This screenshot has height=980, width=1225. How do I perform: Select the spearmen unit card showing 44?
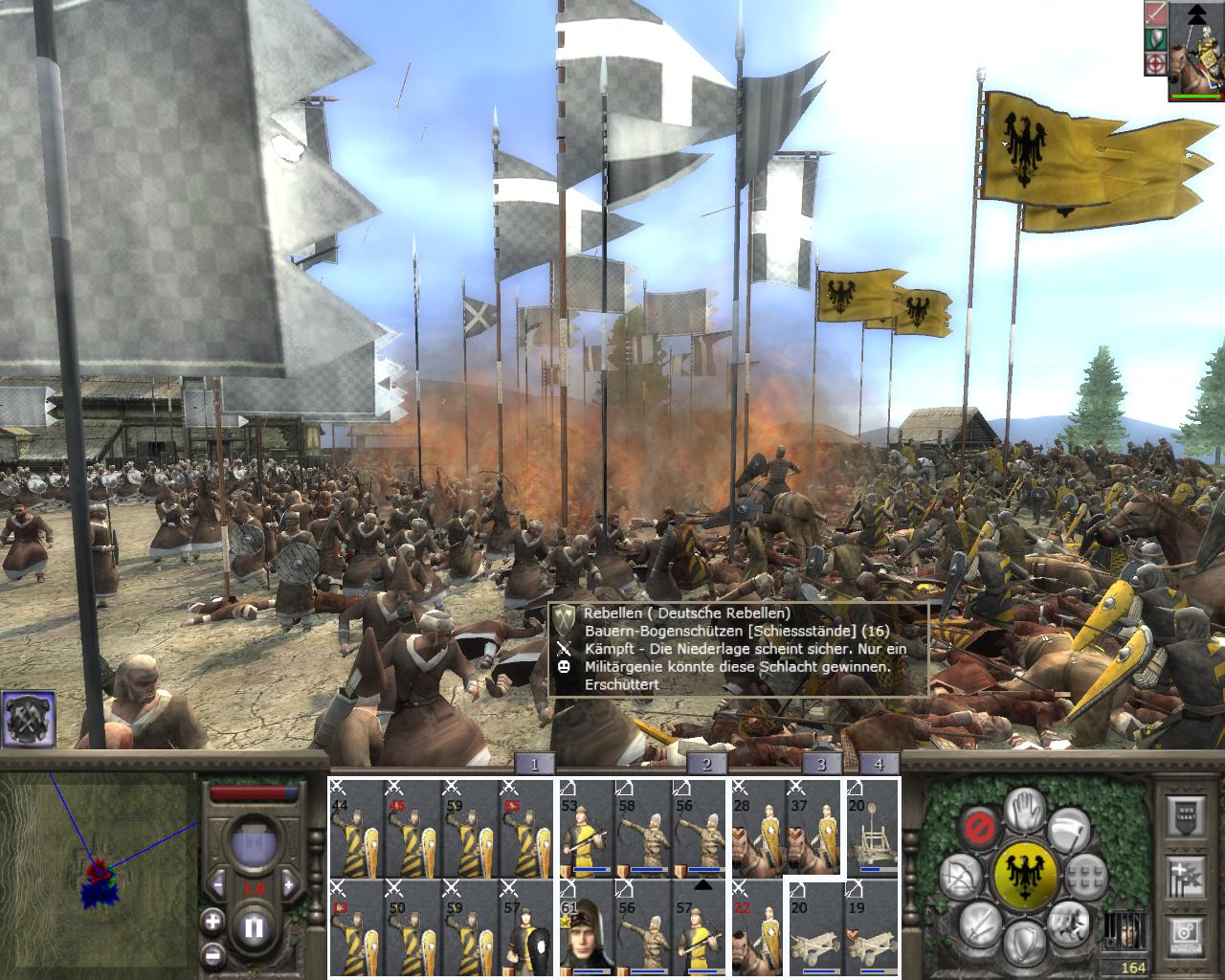point(356,828)
